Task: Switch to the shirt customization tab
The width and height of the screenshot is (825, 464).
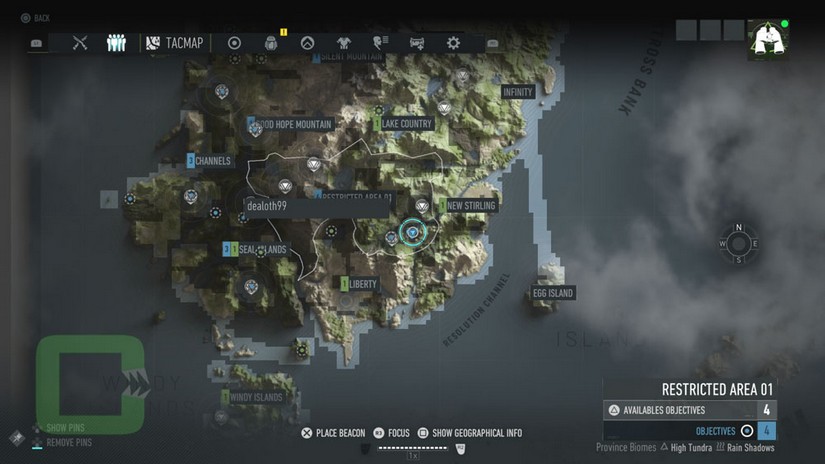Action: click(344, 43)
